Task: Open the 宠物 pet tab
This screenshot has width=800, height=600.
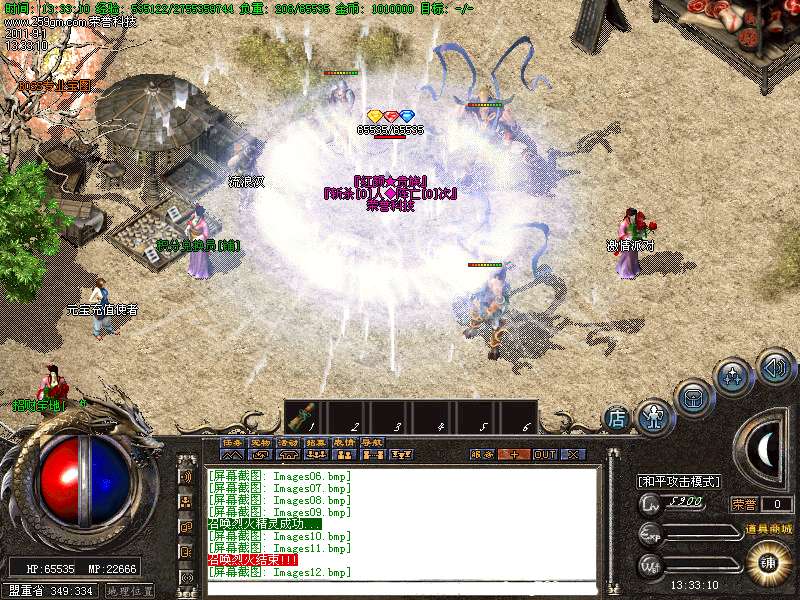Action: click(x=260, y=442)
